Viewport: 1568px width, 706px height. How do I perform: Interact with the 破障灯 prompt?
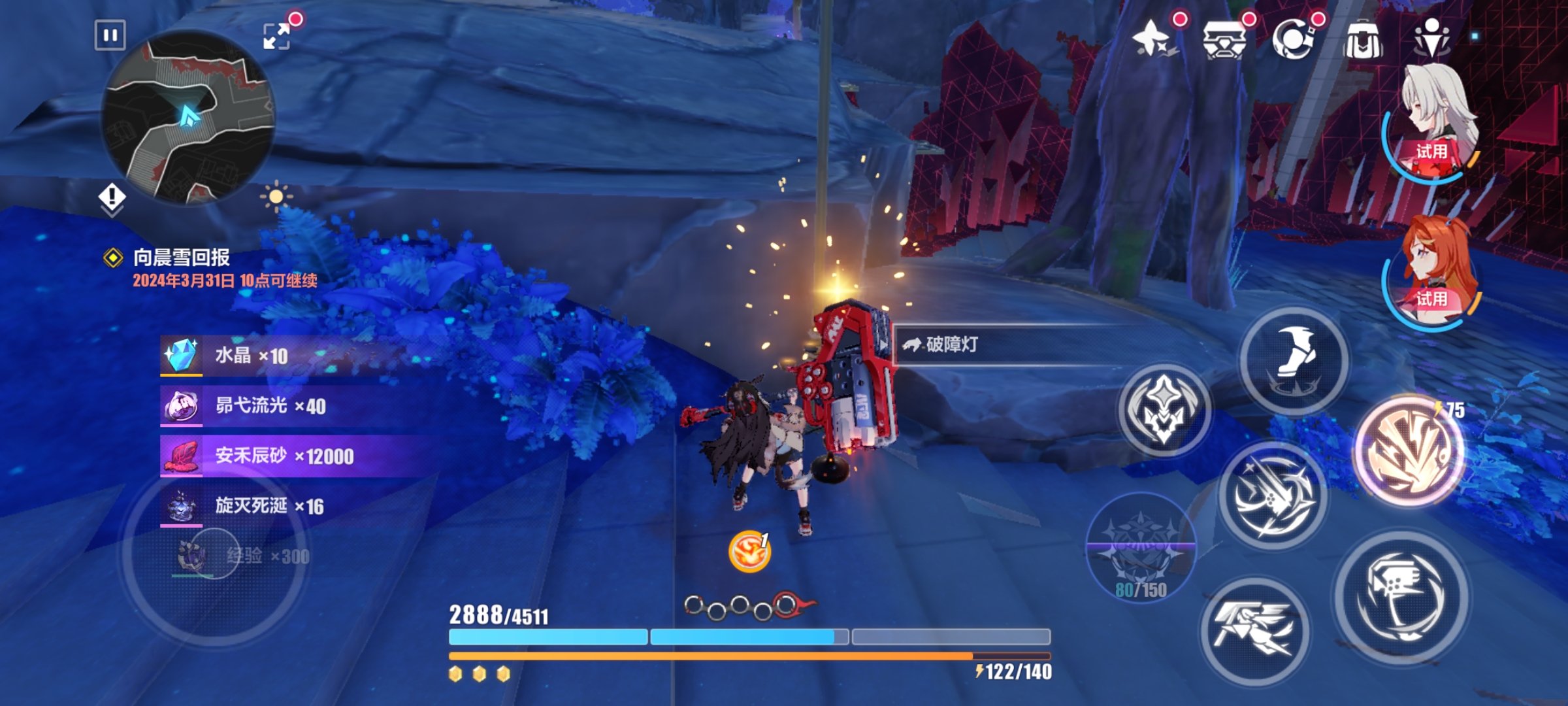(x=951, y=345)
